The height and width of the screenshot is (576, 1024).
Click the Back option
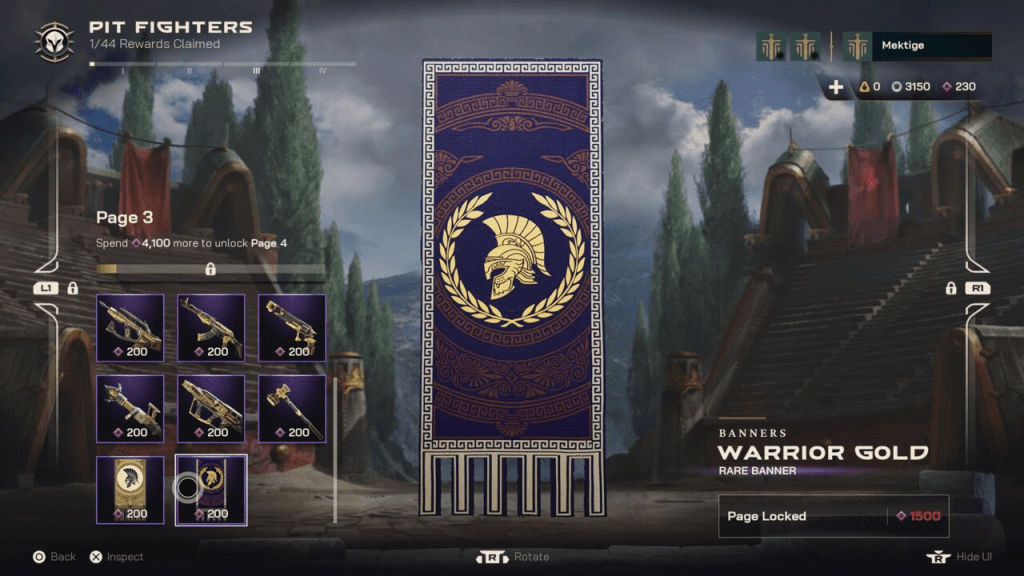pyautogui.click(x=54, y=557)
